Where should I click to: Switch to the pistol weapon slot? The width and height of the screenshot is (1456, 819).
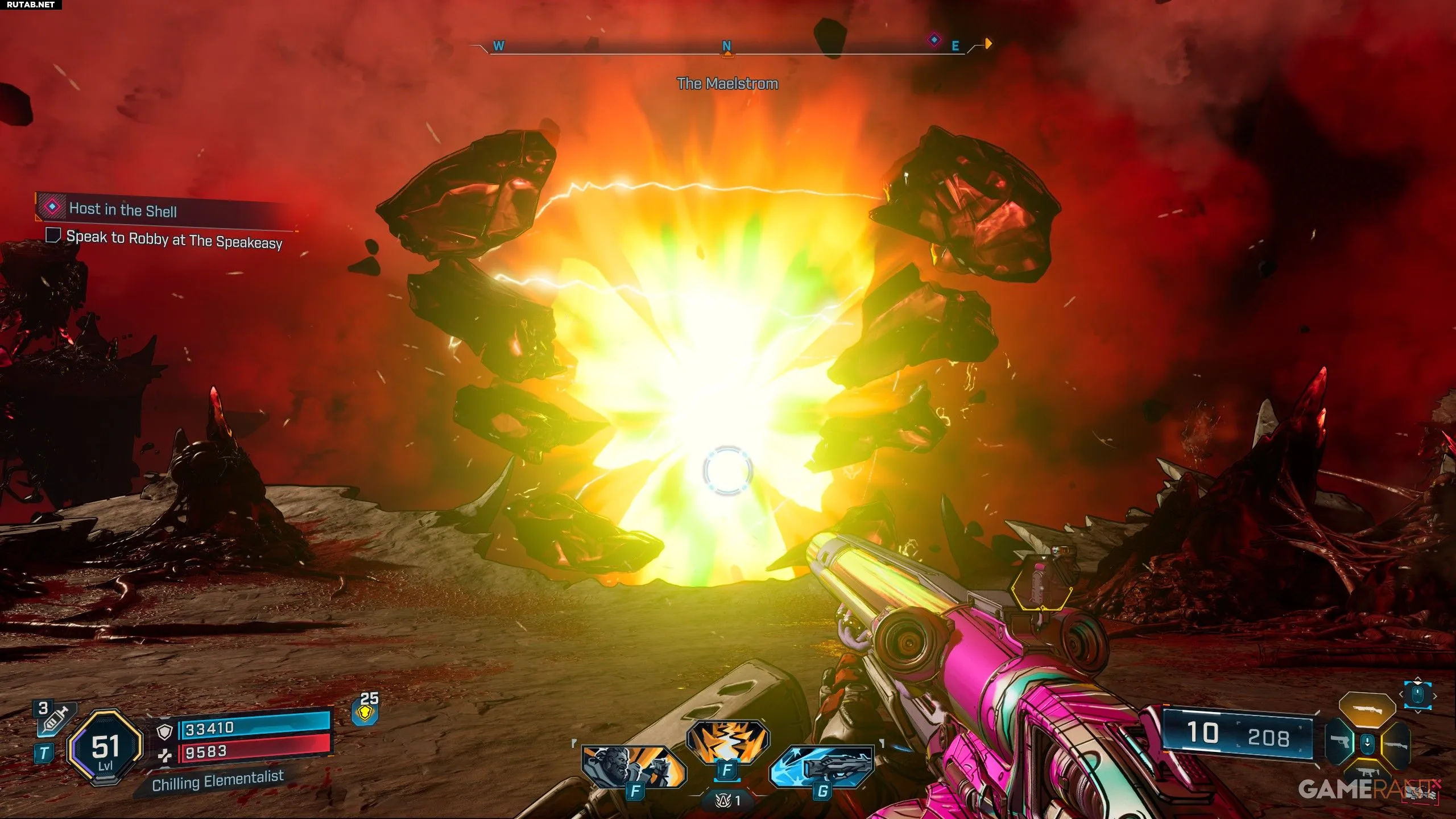[1341, 742]
